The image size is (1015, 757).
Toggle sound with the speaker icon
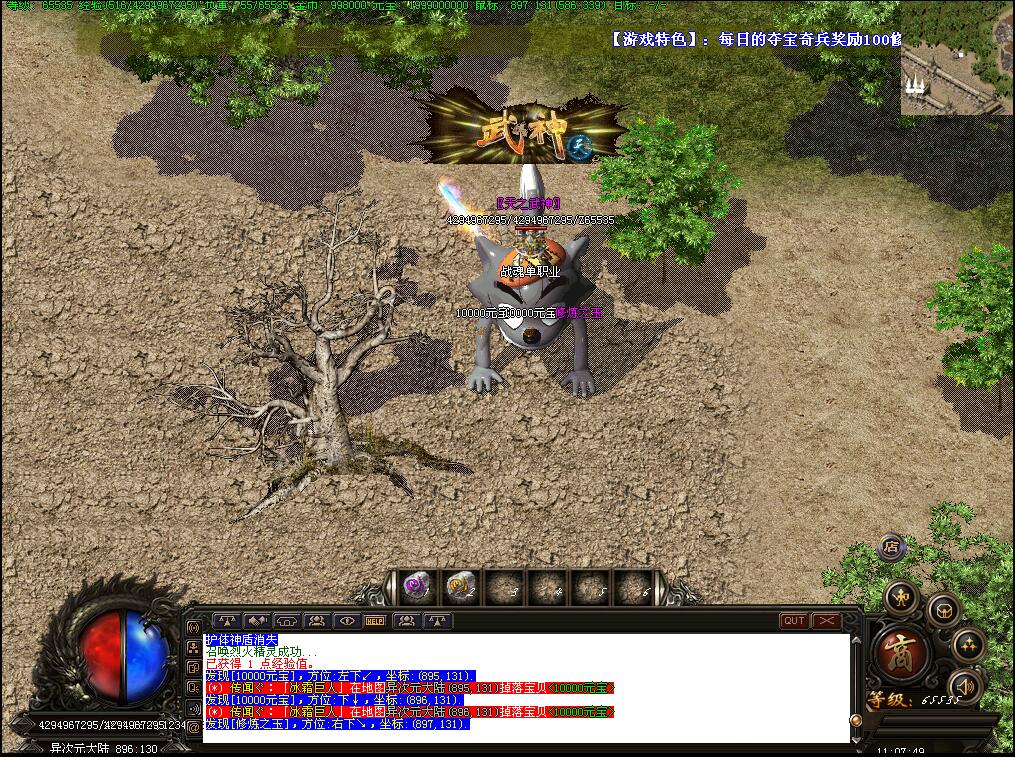[964, 686]
